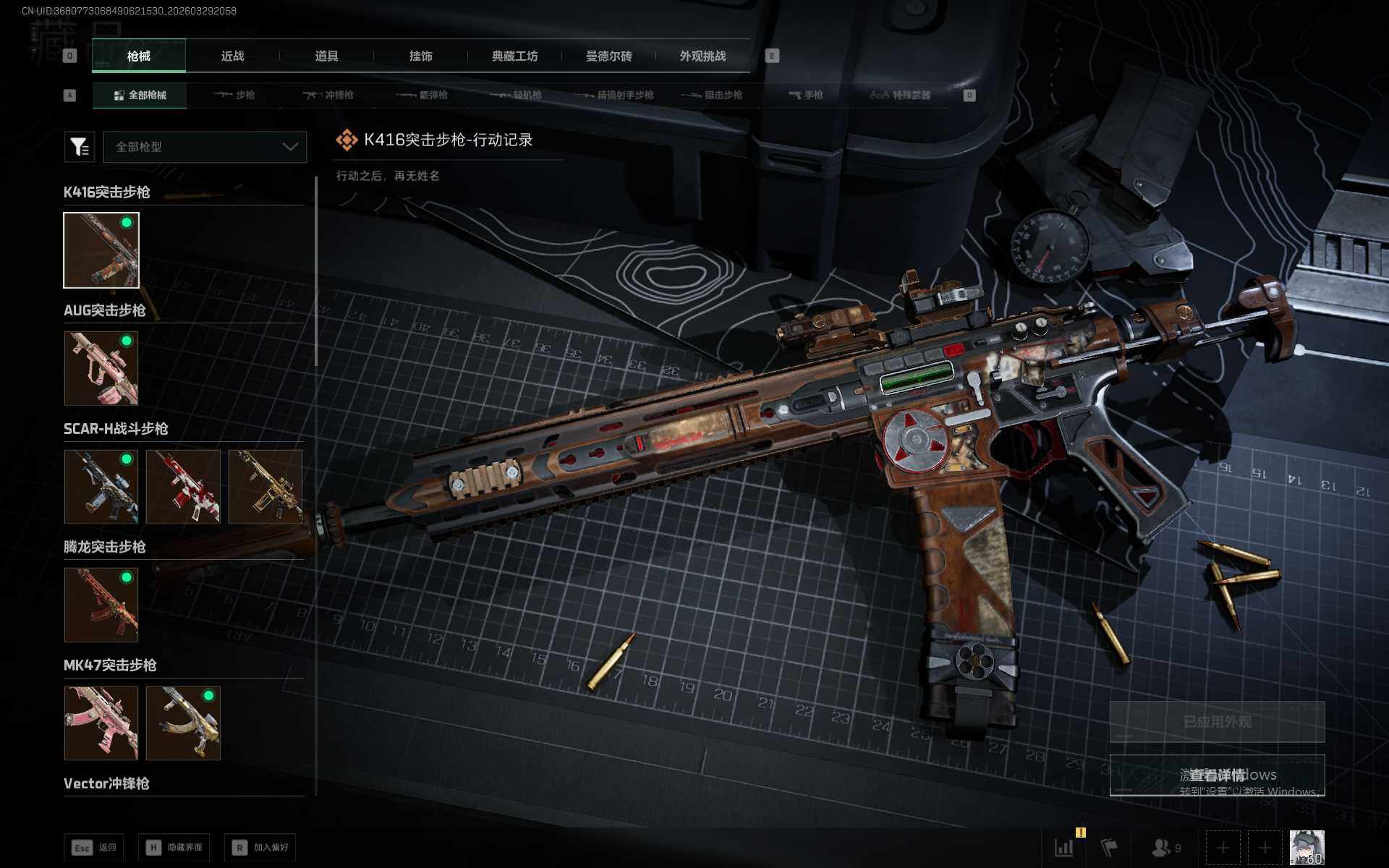Screen dimensions: 1389x868
Task: Show the 手枪 pistol category
Action: 805,95
